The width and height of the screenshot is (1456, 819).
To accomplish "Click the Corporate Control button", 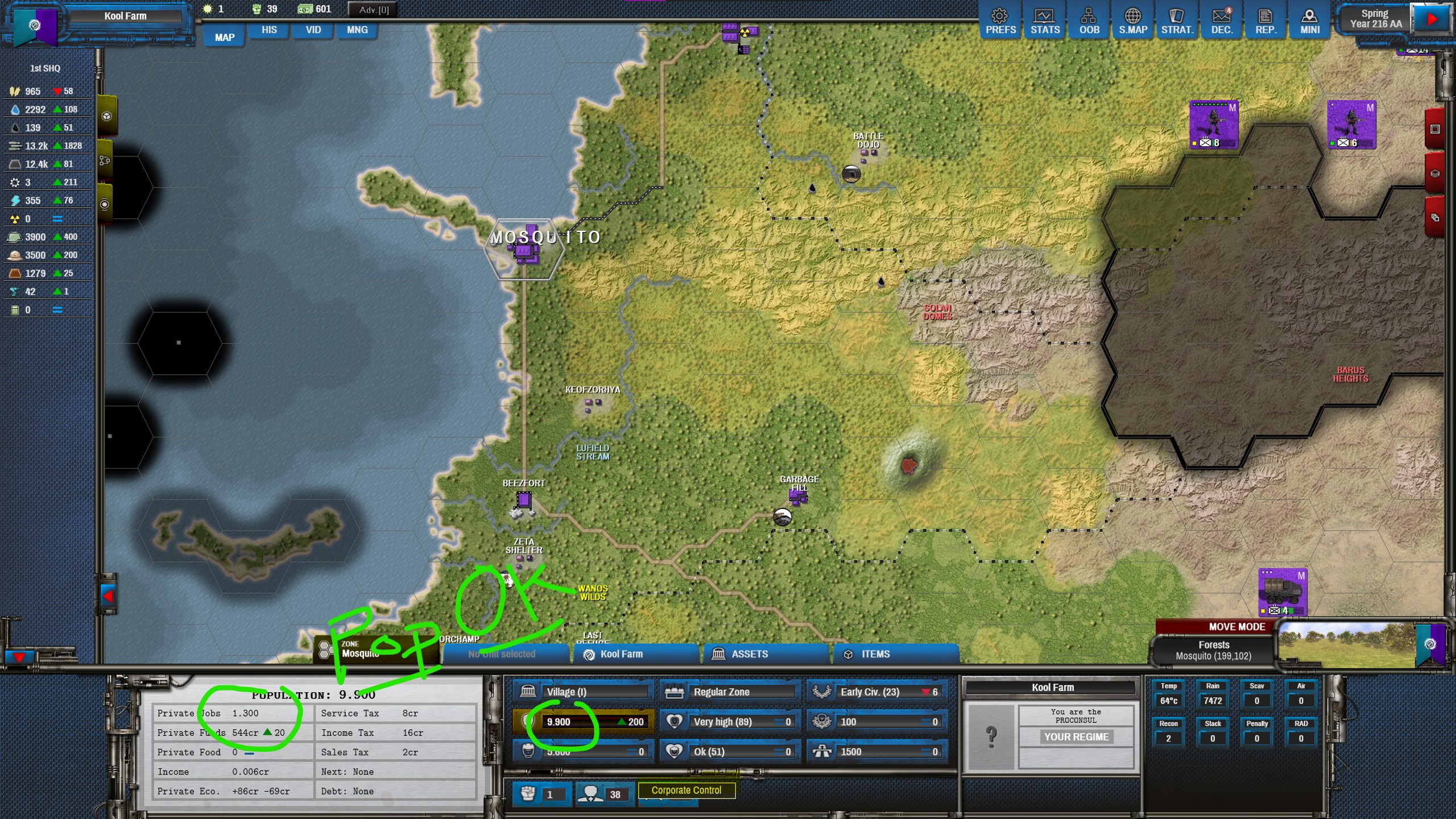I will pos(686,790).
